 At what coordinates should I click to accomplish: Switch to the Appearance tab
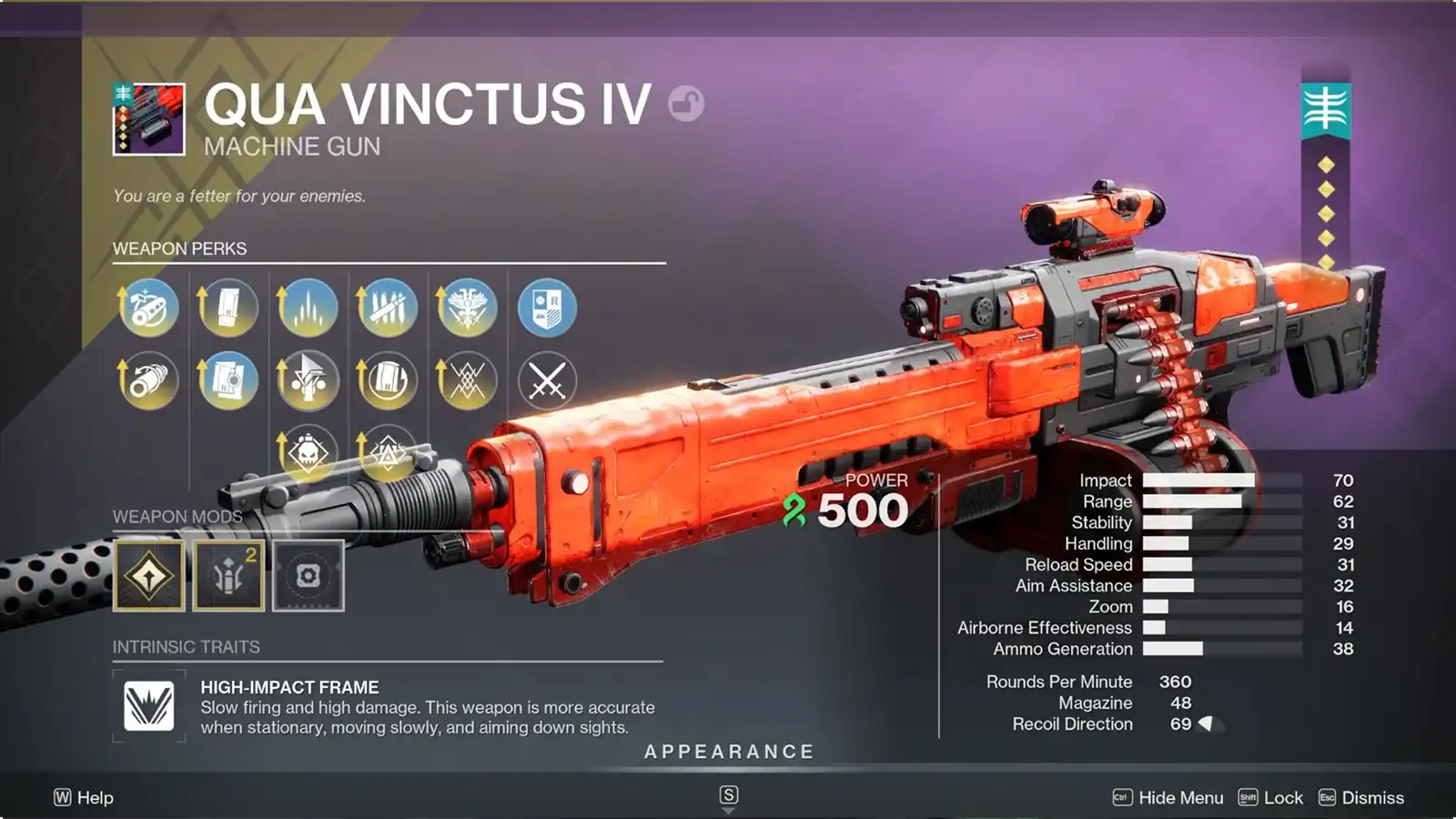pyautogui.click(x=727, y=752)
